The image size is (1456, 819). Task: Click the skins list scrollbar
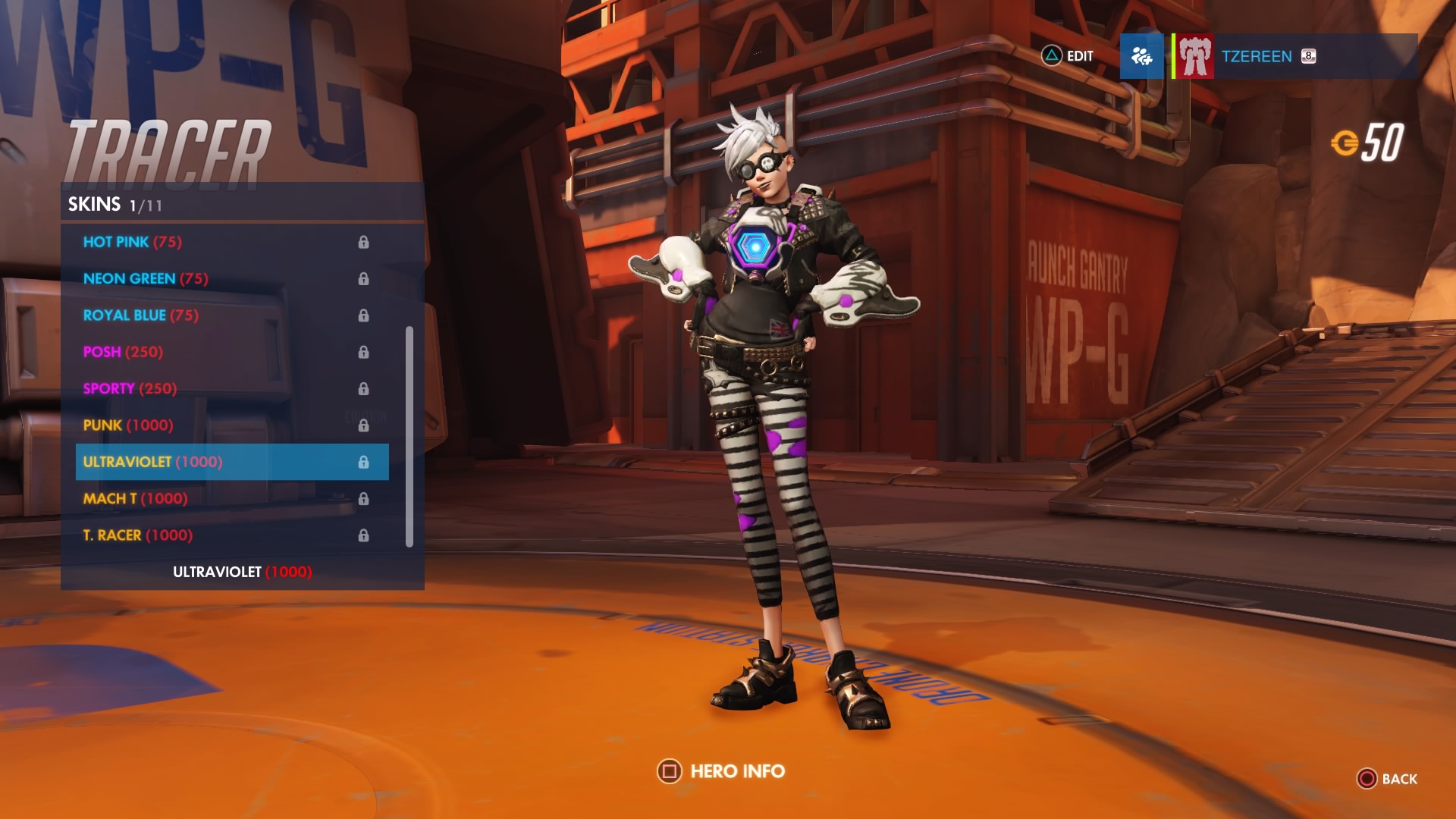tap(409, 436)
